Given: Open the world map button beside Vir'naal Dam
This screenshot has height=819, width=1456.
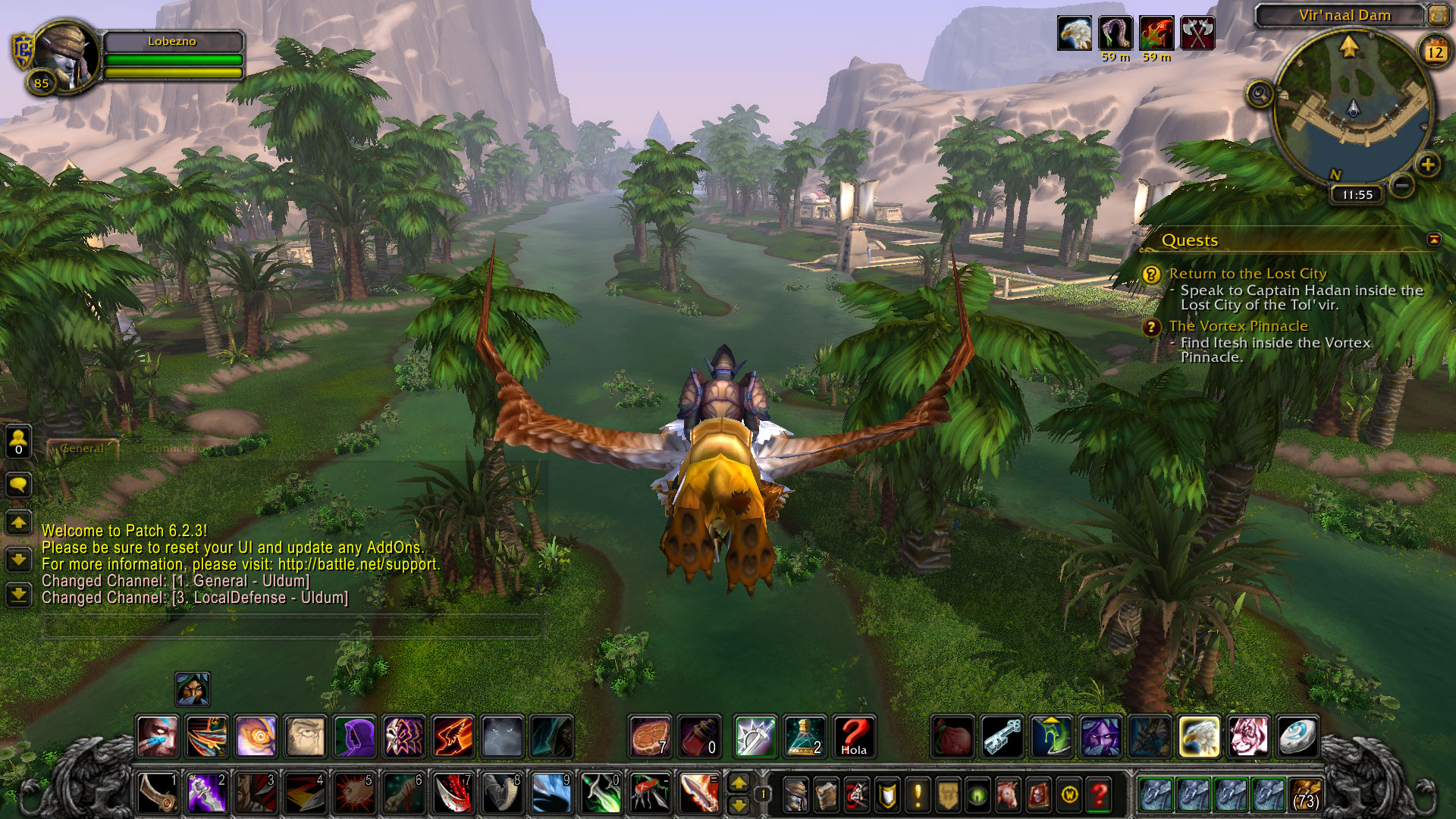Looking at the screenshot, I should 1439,14.
